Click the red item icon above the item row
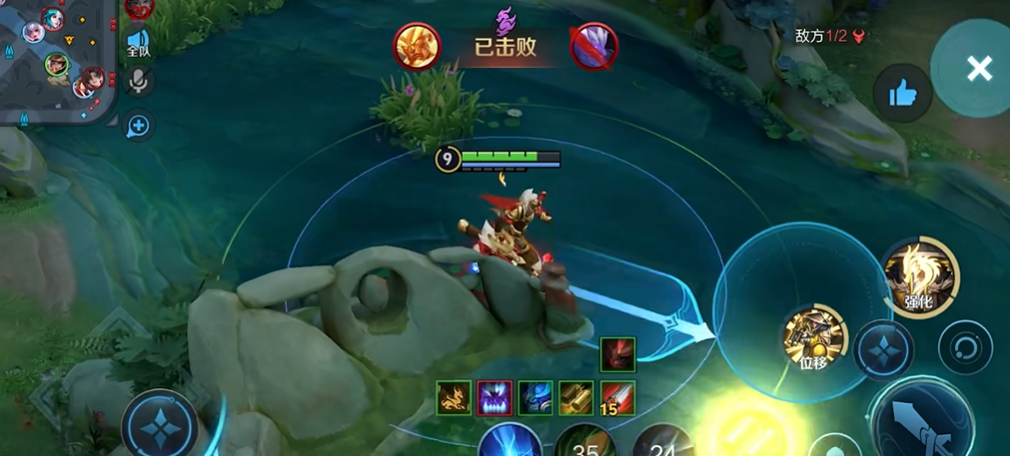The height and width of the screenshot is (456, 1010). point(617,355)
